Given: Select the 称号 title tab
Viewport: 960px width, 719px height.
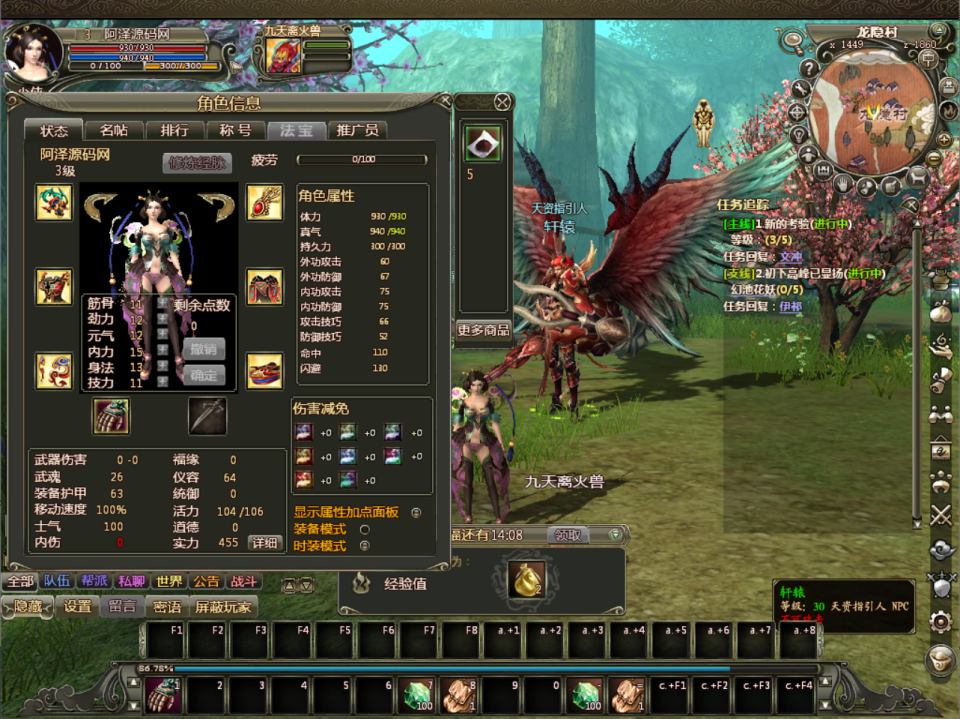Looking at the screenshot, I should (x=235, y=131).
